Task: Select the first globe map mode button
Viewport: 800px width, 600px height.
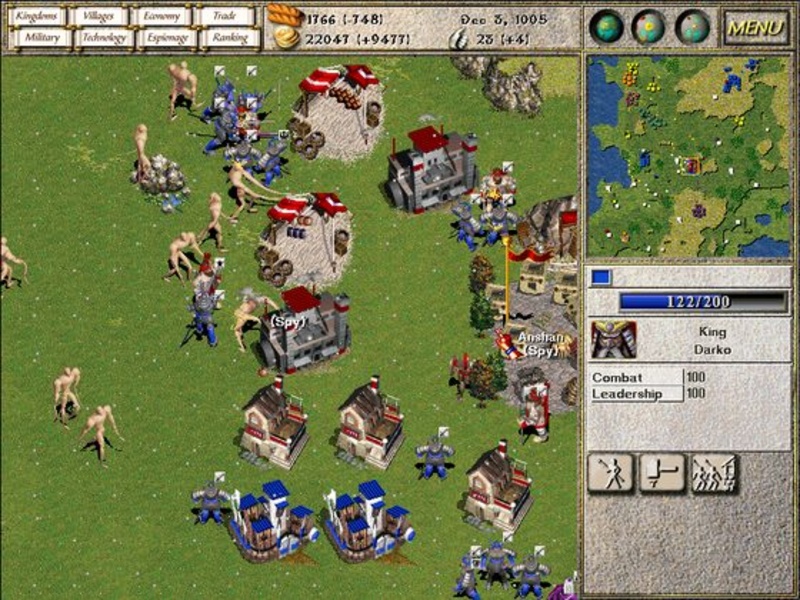Action: (606, 27)
